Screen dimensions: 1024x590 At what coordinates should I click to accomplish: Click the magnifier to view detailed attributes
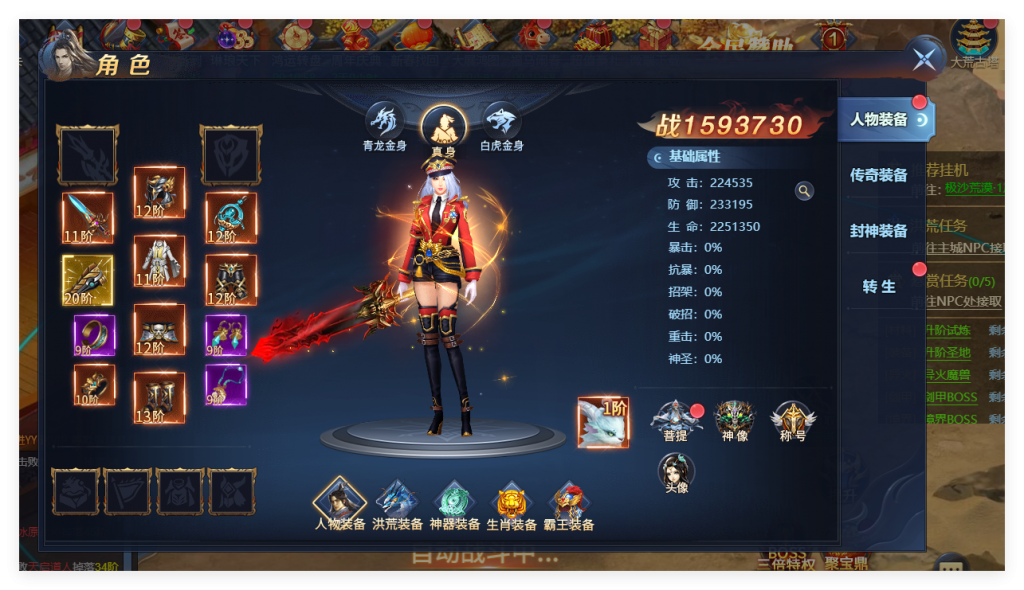(x=804, y=191)
